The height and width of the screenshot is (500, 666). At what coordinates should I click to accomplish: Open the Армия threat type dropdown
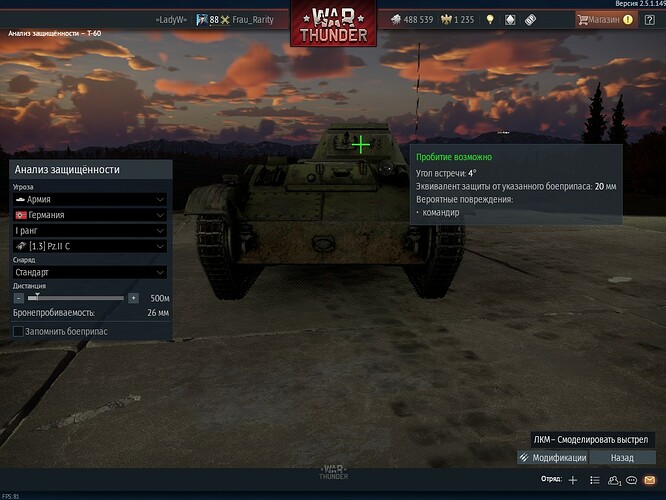(x=89, y=199)
